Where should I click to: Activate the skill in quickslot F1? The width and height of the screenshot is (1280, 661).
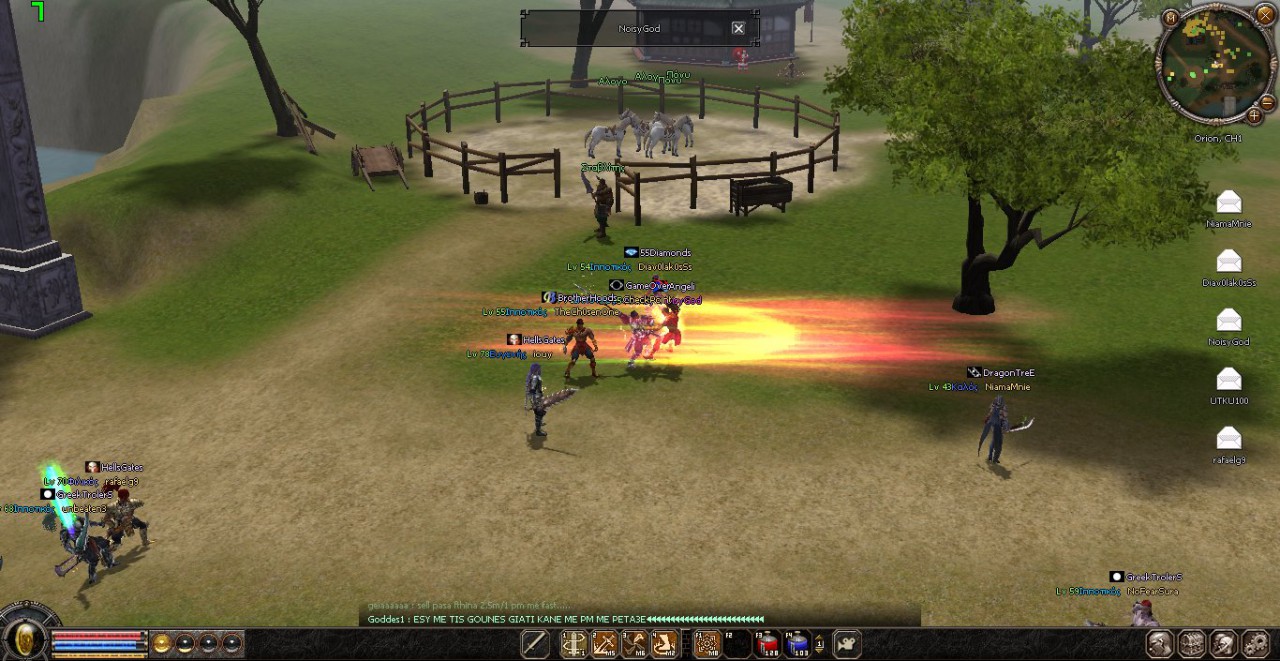pos(707,645)
